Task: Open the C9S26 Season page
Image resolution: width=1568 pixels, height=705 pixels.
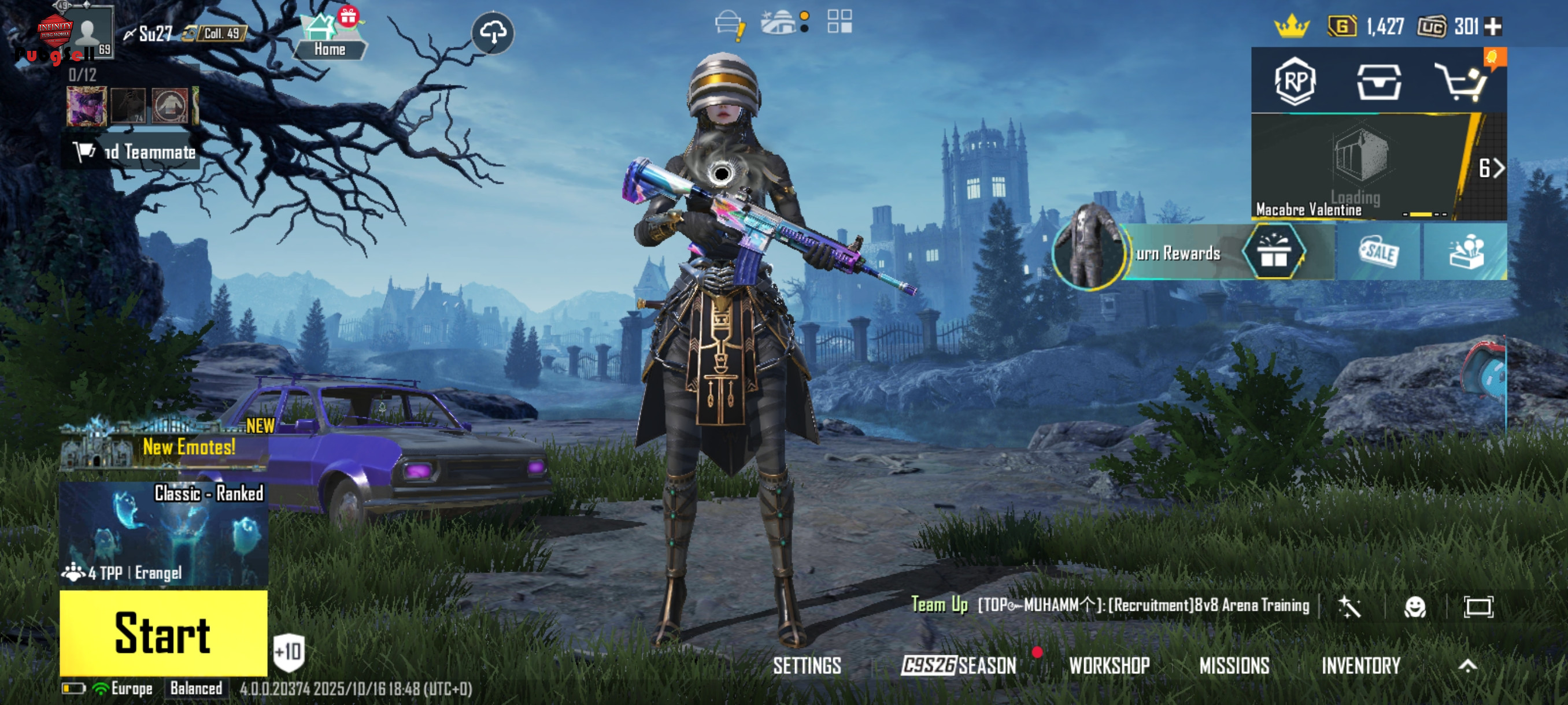Action: coord(959,666)
